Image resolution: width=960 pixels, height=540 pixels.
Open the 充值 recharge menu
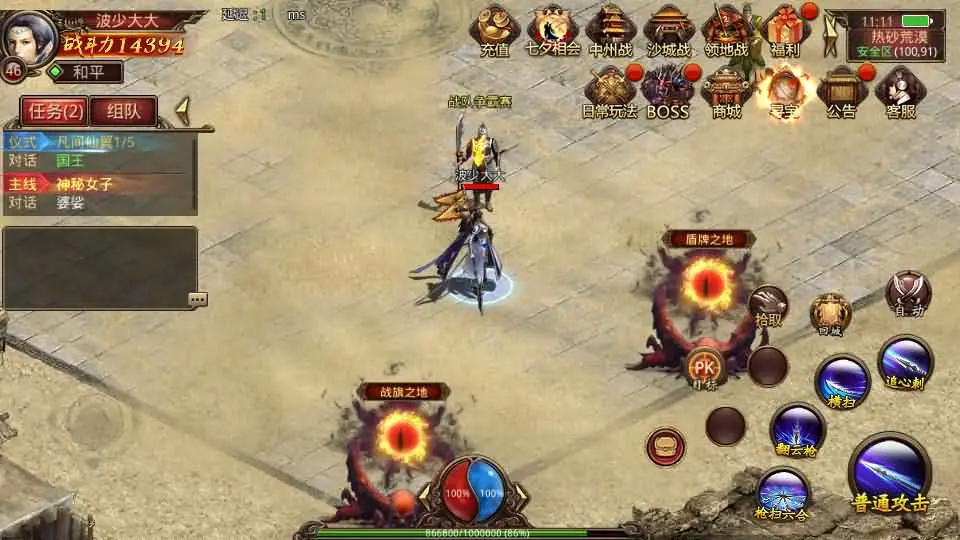coord(494,30)
